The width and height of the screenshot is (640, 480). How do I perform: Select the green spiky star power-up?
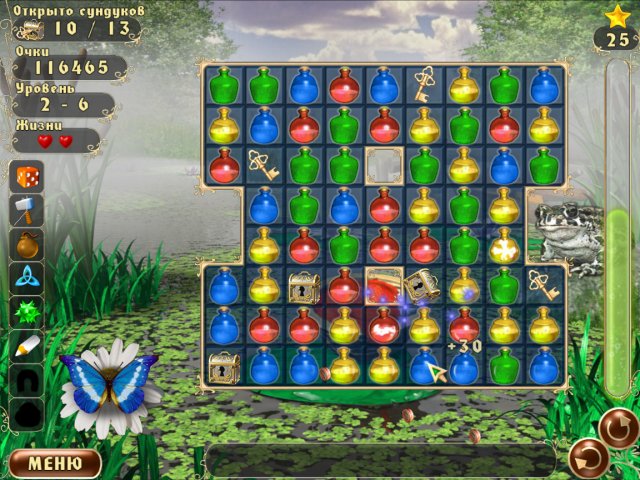coord(26,312)
